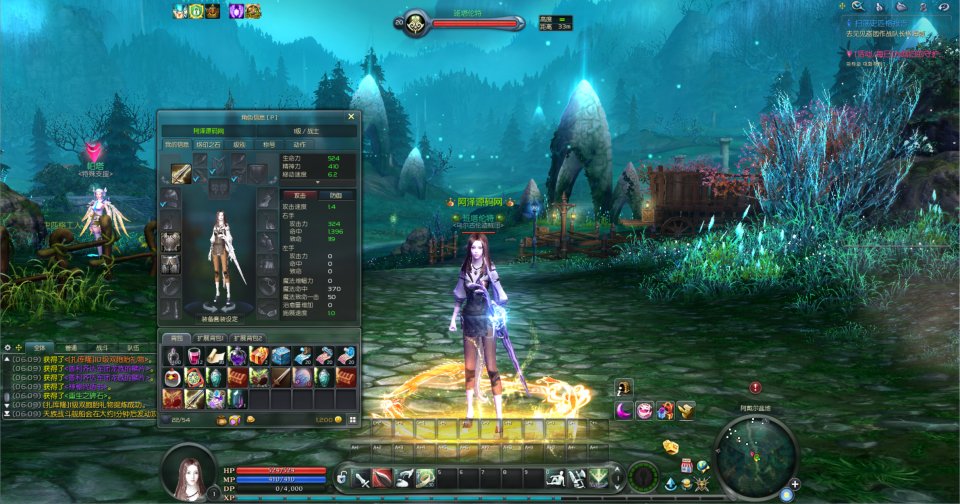Close the character info window

point(351,116)
